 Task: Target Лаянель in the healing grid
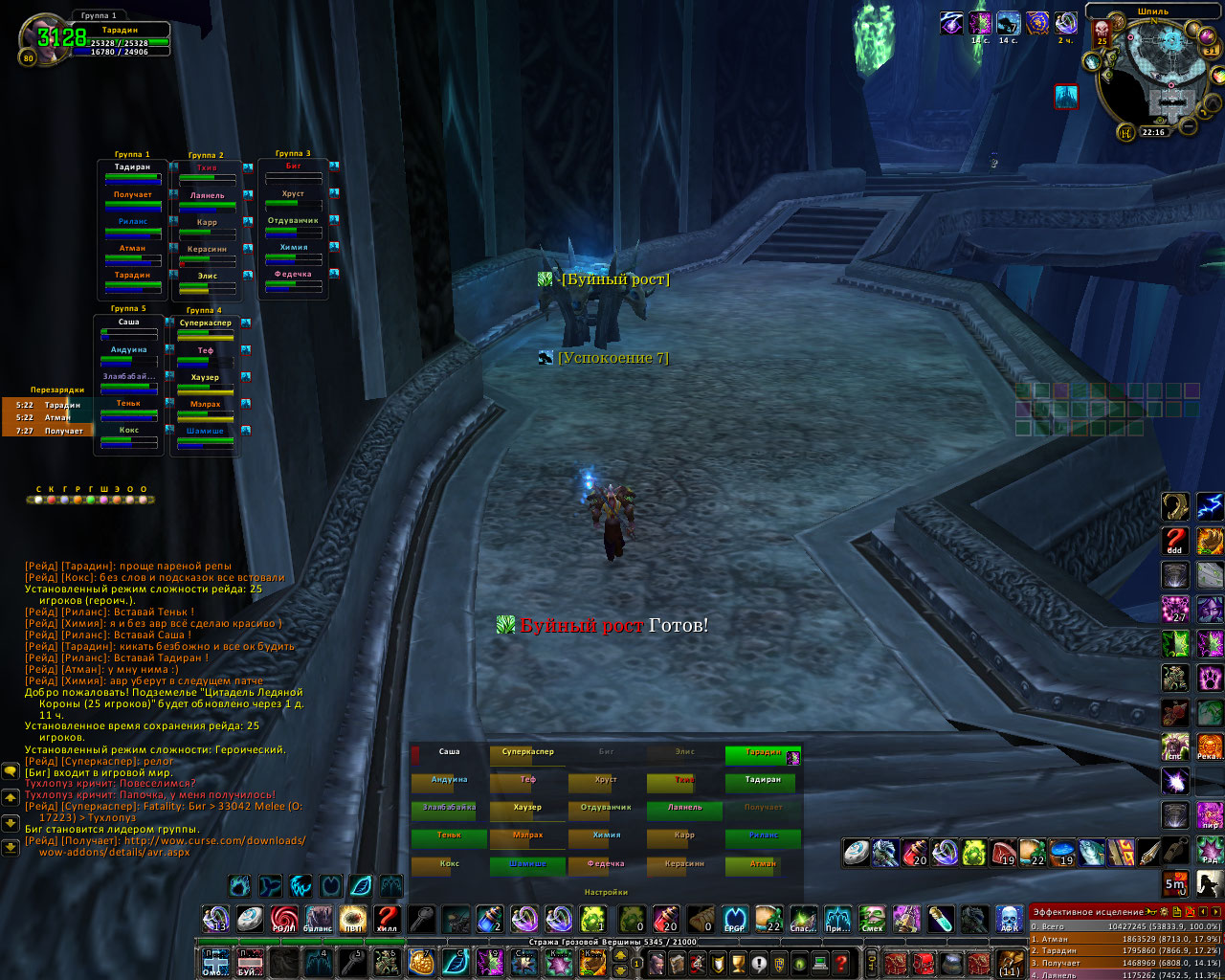684,810
